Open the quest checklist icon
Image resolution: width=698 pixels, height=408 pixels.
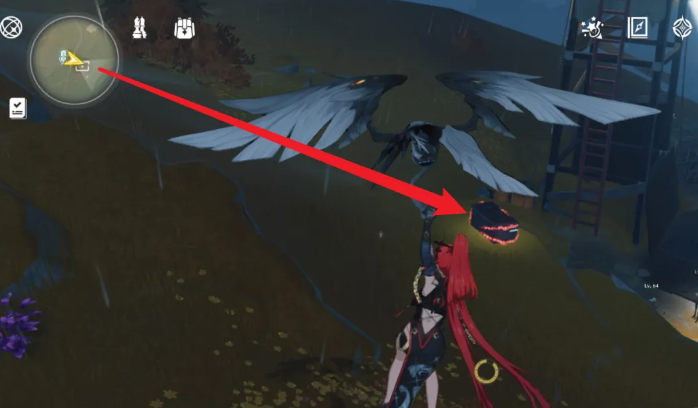click(18, 108)
